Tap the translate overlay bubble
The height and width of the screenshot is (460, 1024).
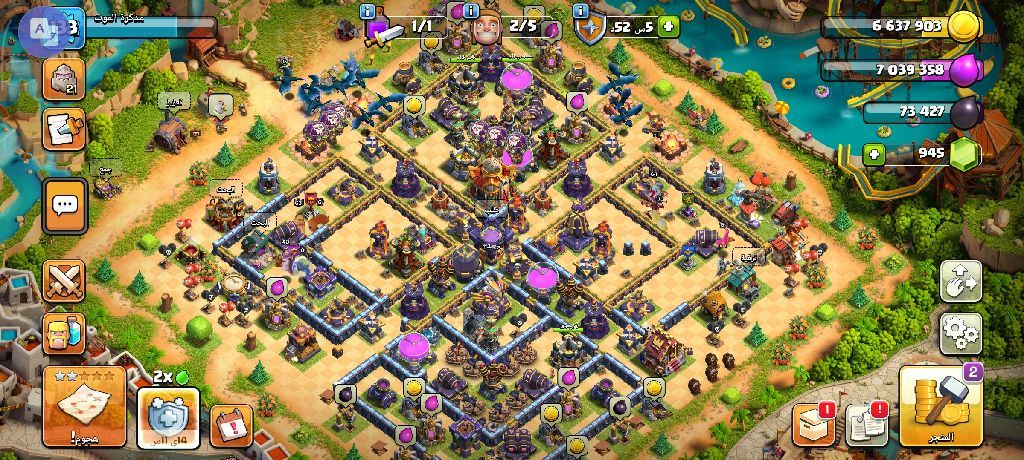coord(40,27)
